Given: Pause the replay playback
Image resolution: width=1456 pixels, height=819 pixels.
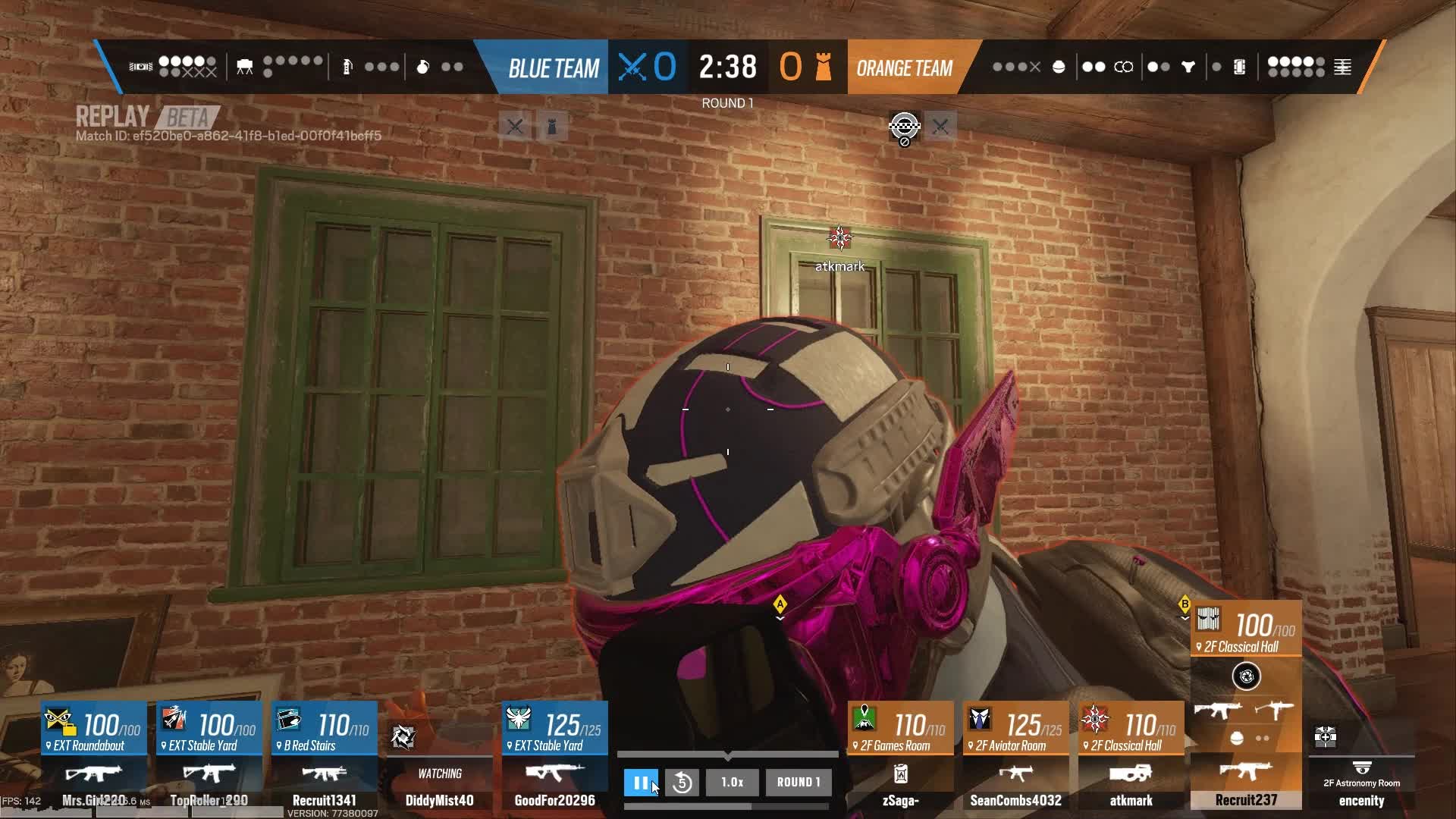Looking at the screenshot, I should [x=641, y=783].
